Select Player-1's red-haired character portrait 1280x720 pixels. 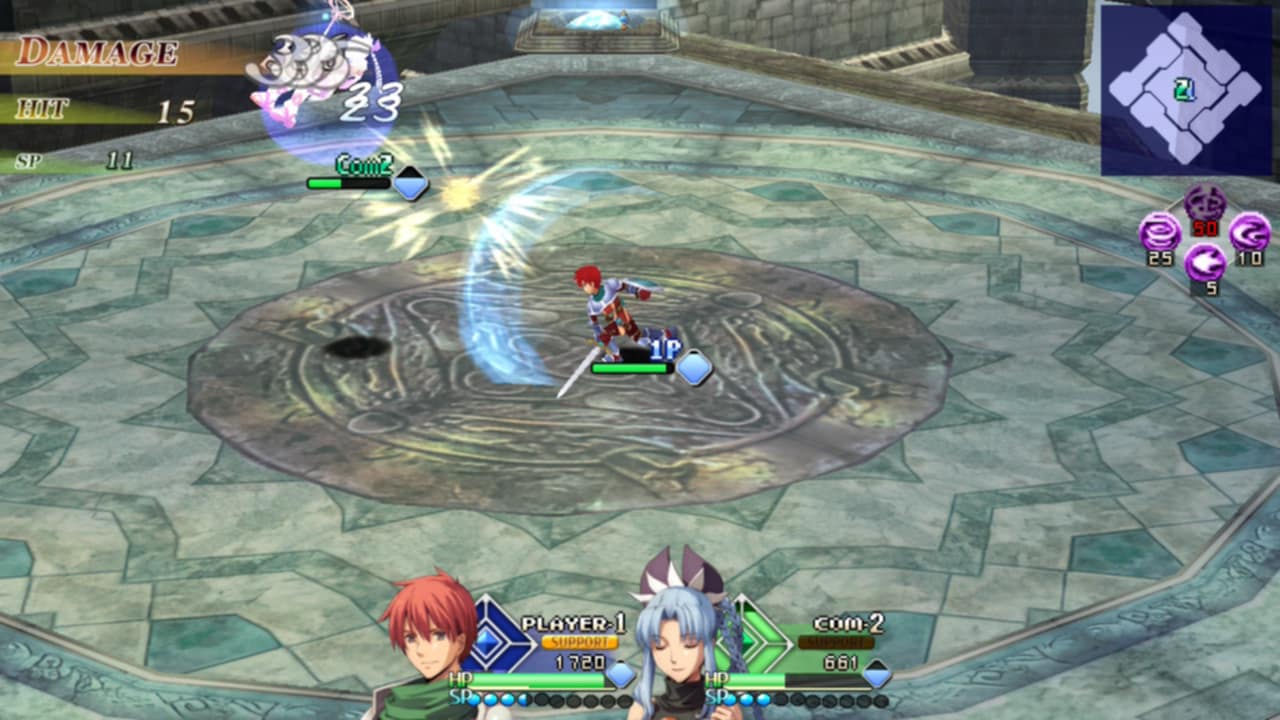point(427,640)
